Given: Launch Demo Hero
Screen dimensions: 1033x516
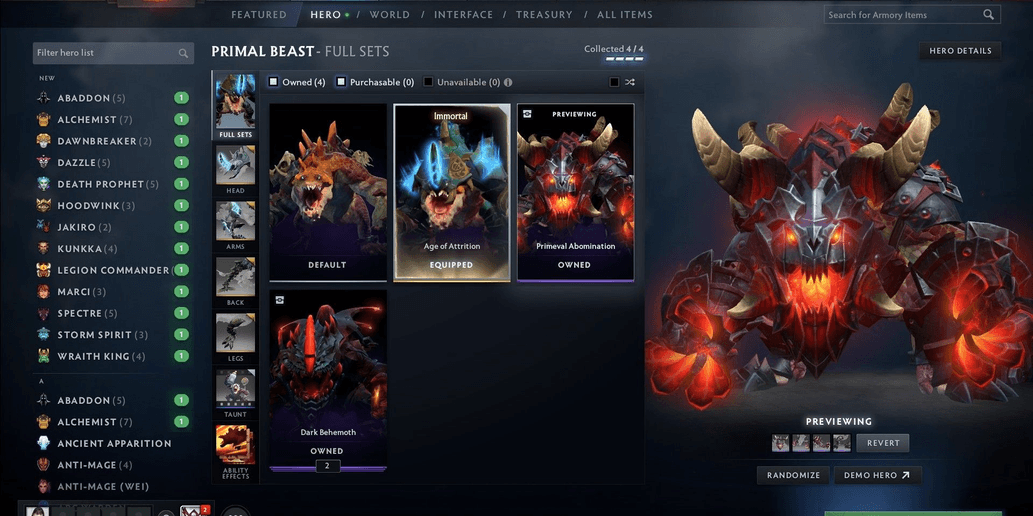Looking at the screenshot, I should coord(877,476).
